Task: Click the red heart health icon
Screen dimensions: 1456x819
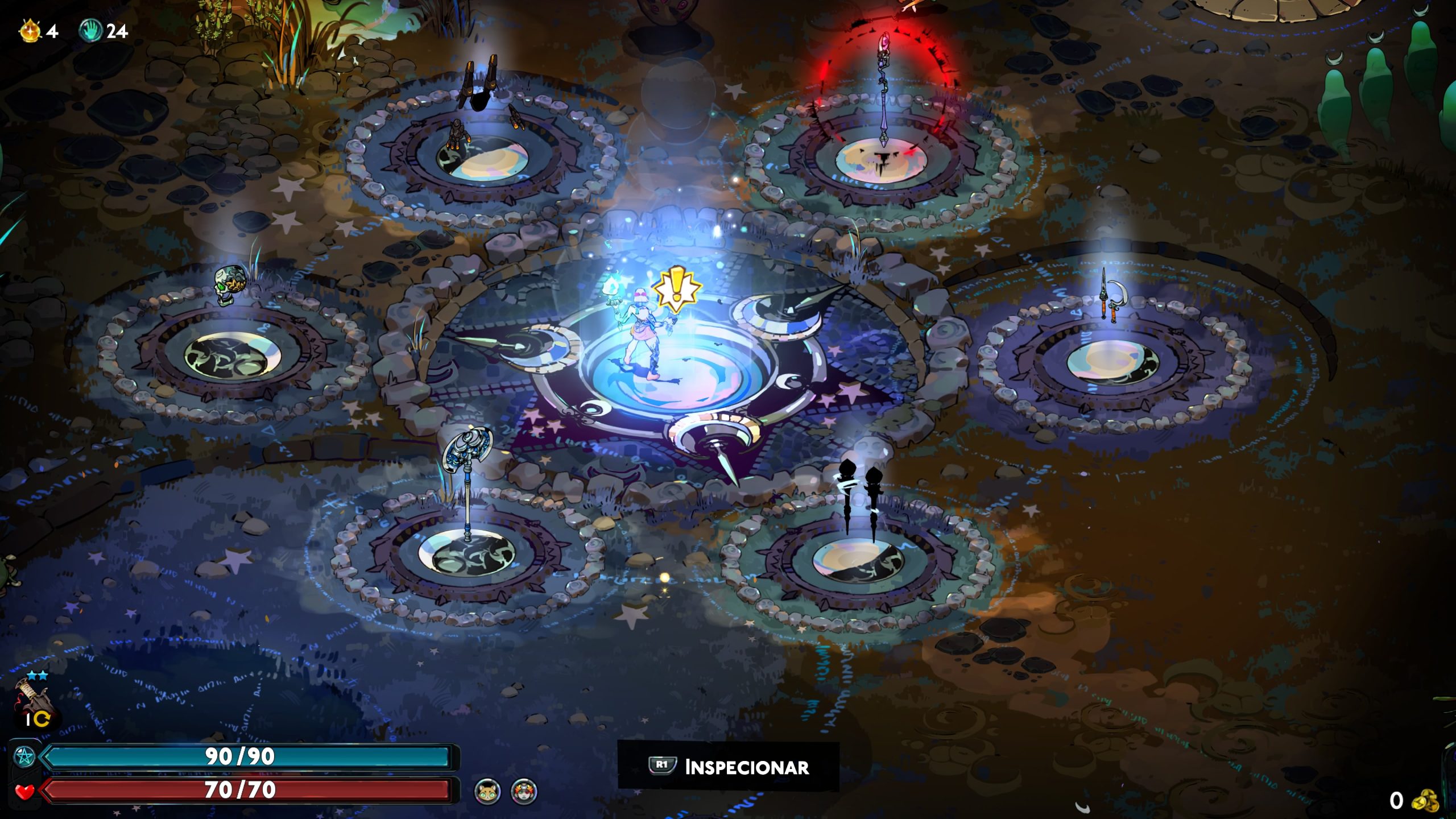Action: (24, 791)
